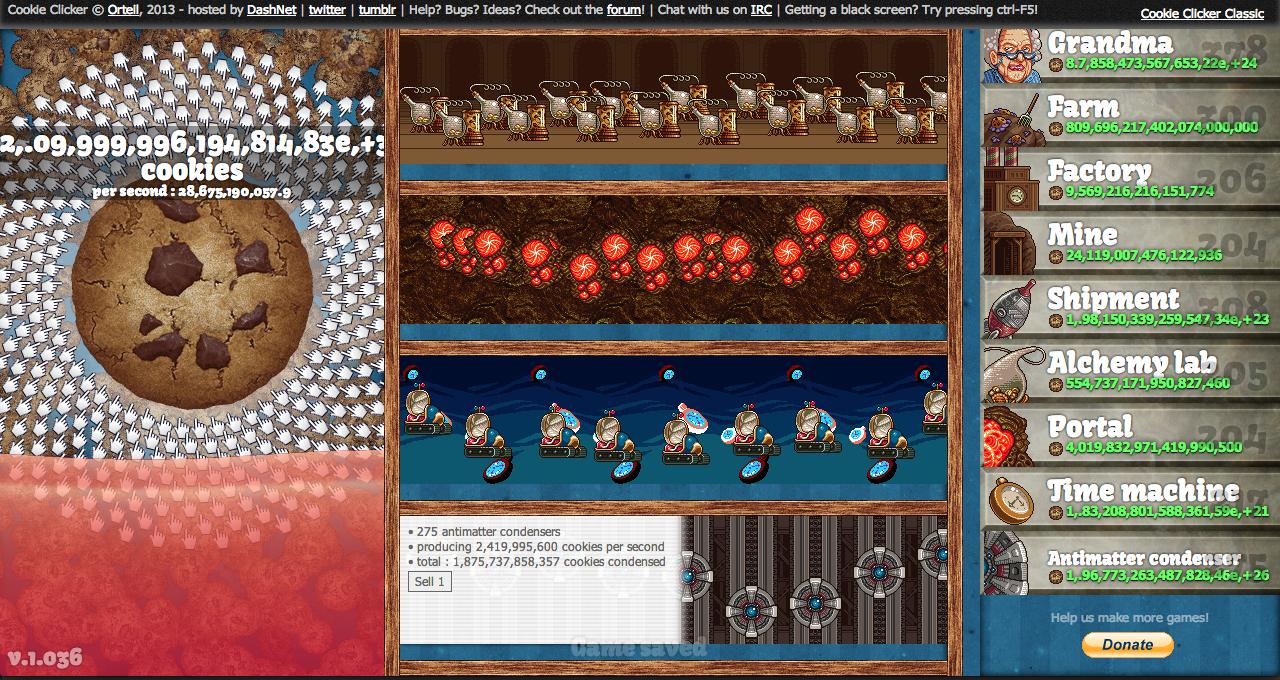The height and width of the screenshot is (680, 1280).
Task: Open the Cookie Clicker Classic link
Action: pyautogui.click(x=1202, y=14)
